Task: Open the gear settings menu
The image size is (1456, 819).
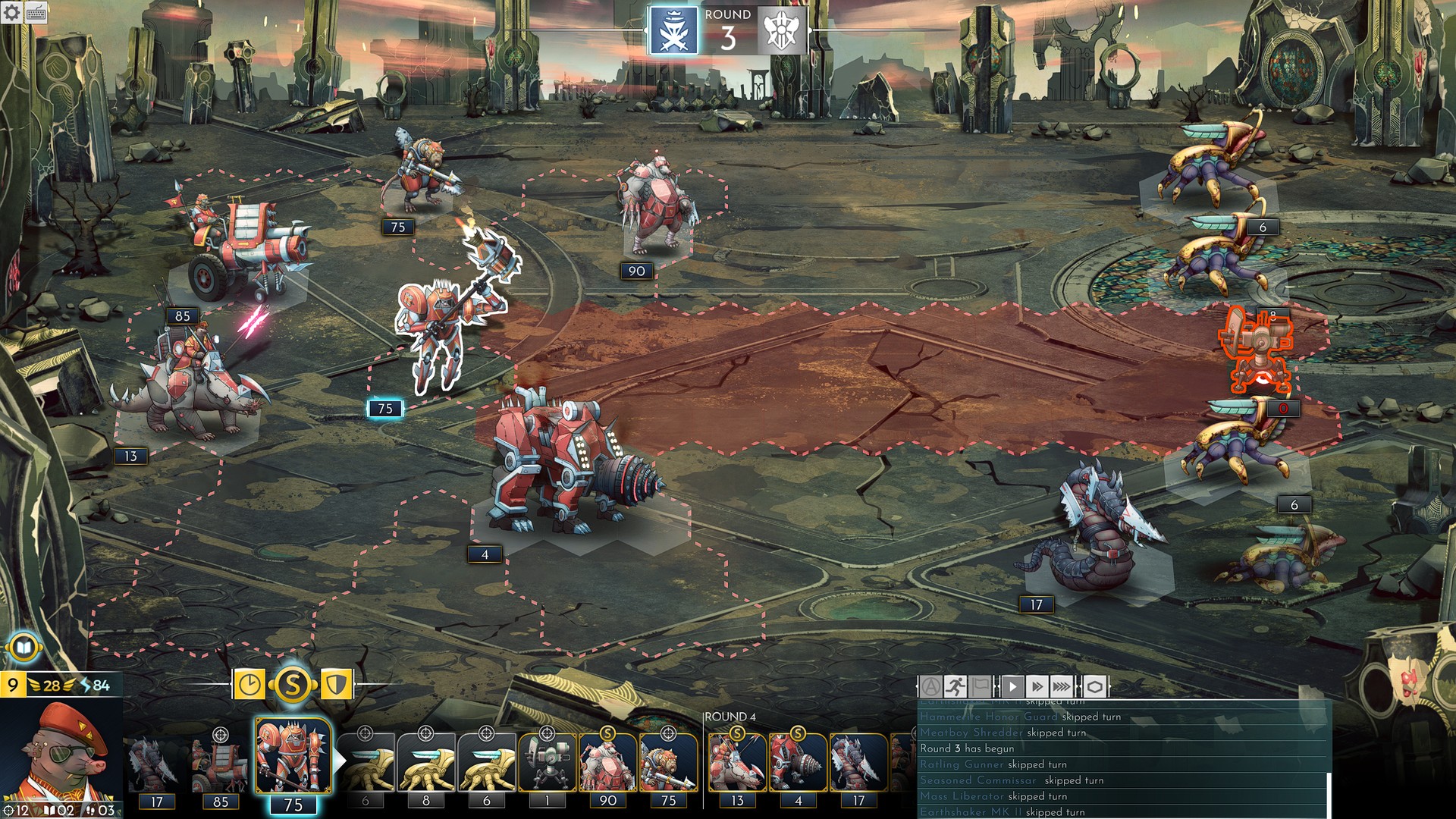Action: (x=11, y=12)
